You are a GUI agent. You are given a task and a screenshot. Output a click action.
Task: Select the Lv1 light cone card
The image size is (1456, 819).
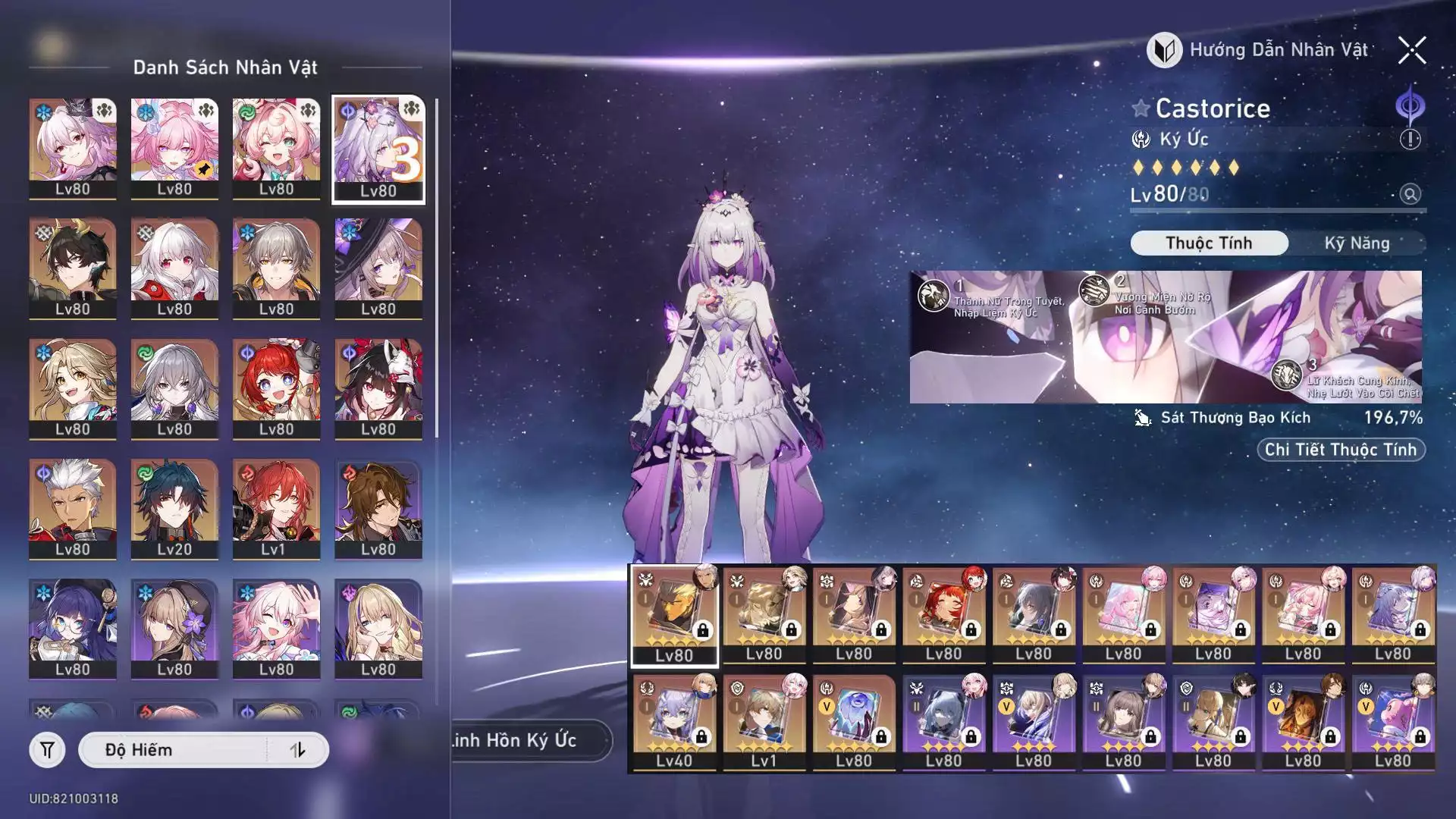point(764,722)
